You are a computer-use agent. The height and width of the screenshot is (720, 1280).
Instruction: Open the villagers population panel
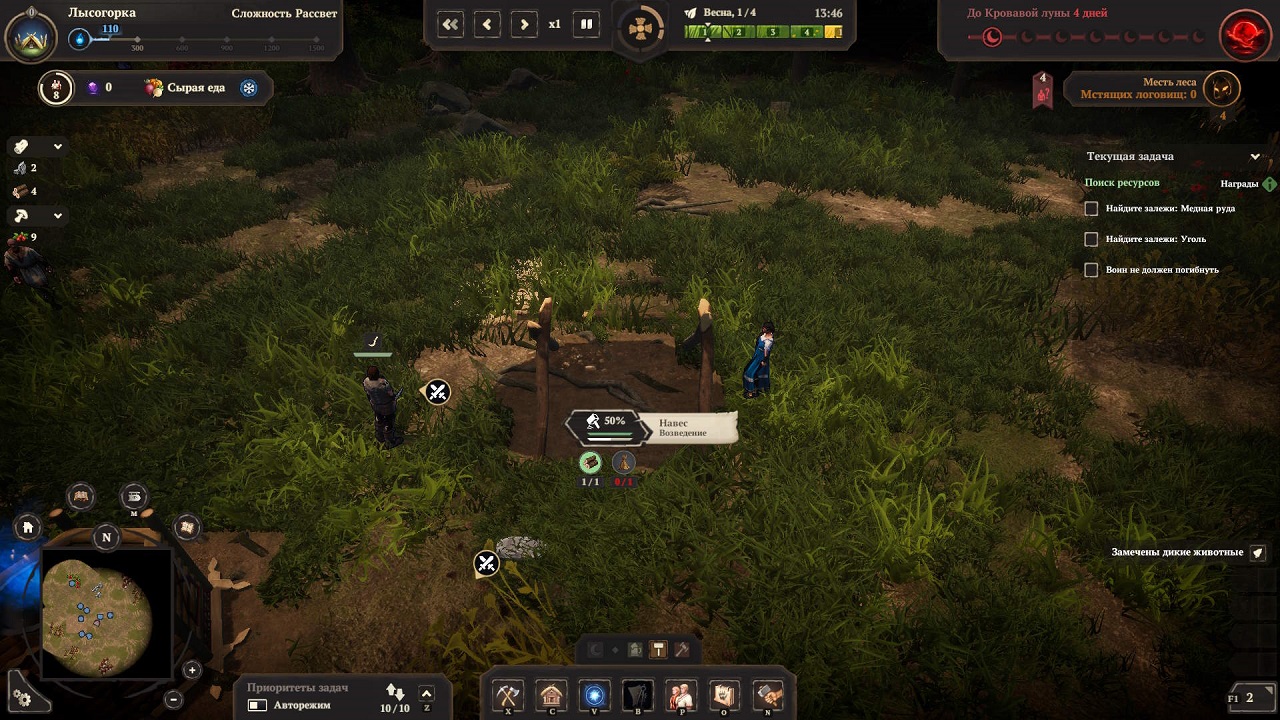[x=681, y=694]
